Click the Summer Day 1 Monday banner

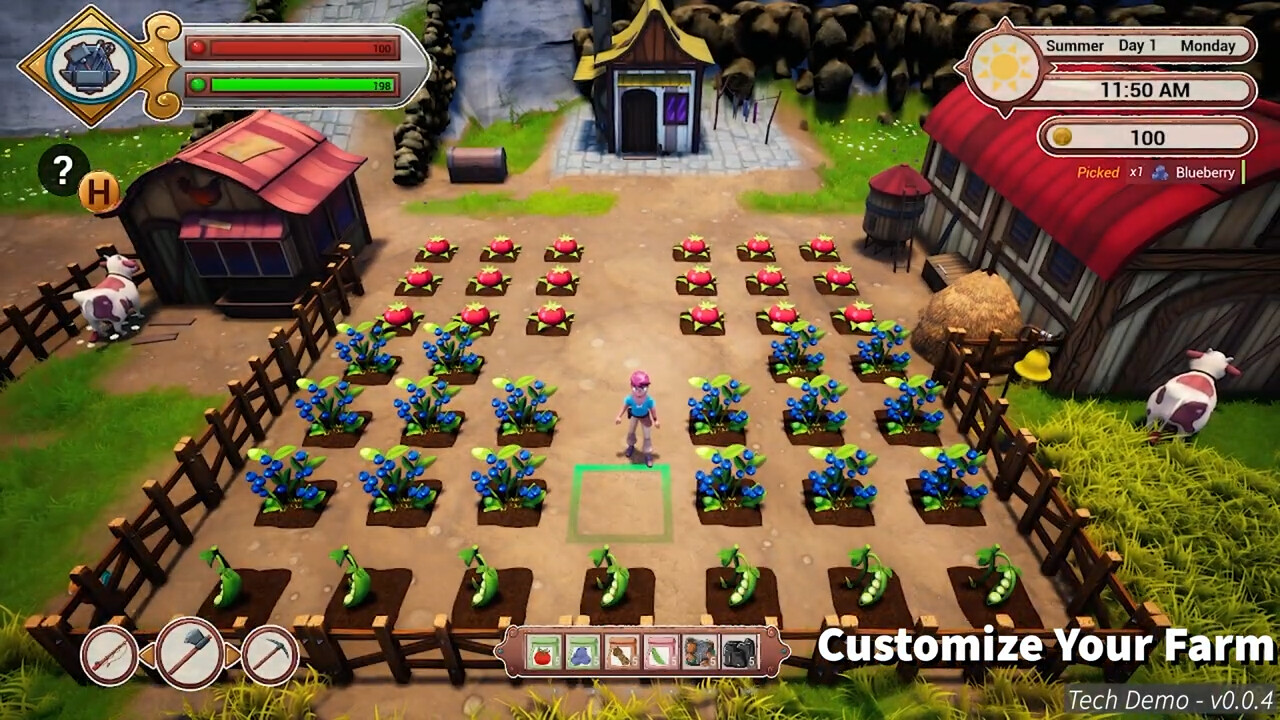point(1140,45)
